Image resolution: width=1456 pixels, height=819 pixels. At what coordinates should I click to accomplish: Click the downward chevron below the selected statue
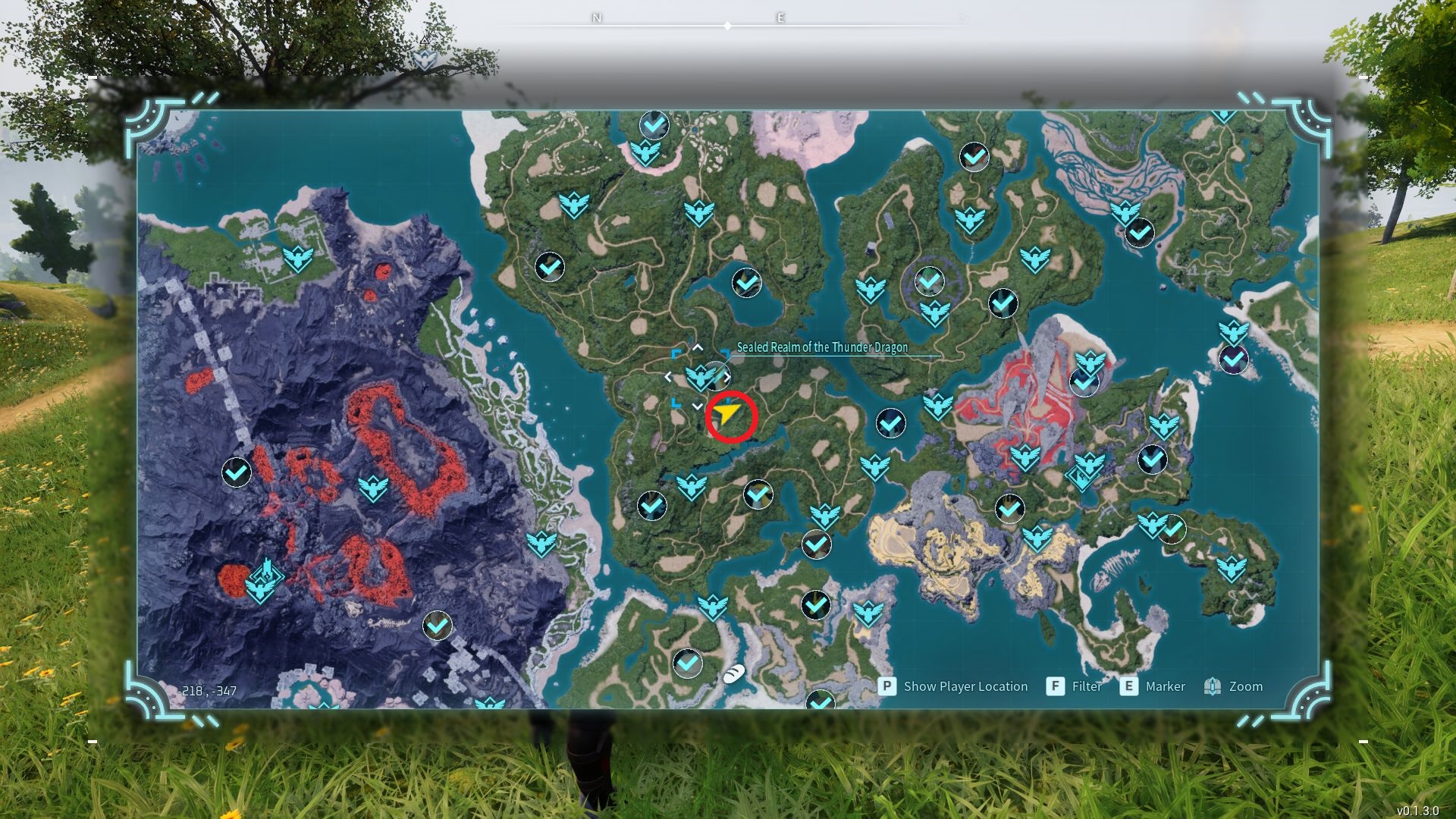coord(698,406)
